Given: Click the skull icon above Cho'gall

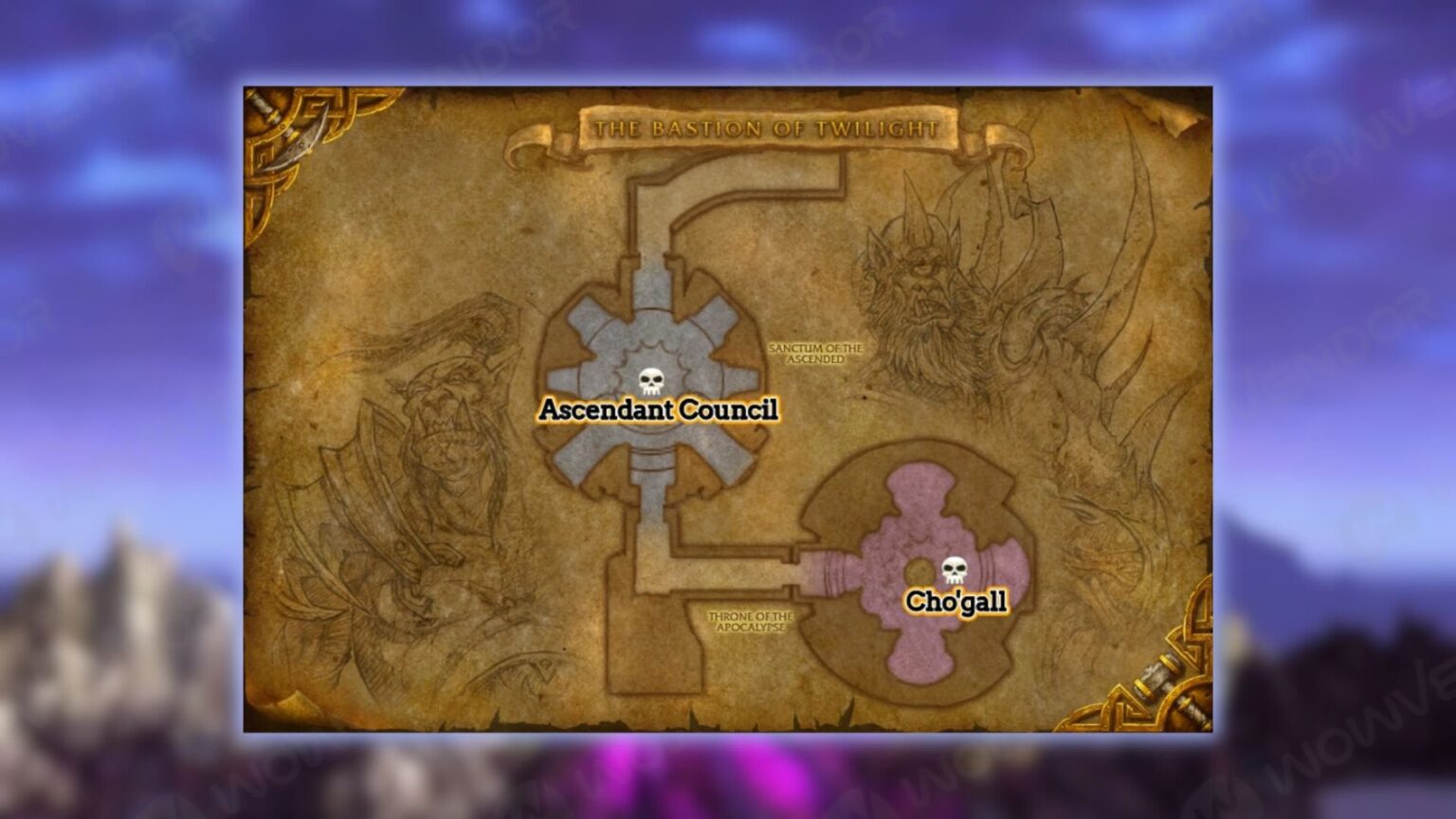Looking at the screenshot, I should pyautogui.click(x=956, y=568).
